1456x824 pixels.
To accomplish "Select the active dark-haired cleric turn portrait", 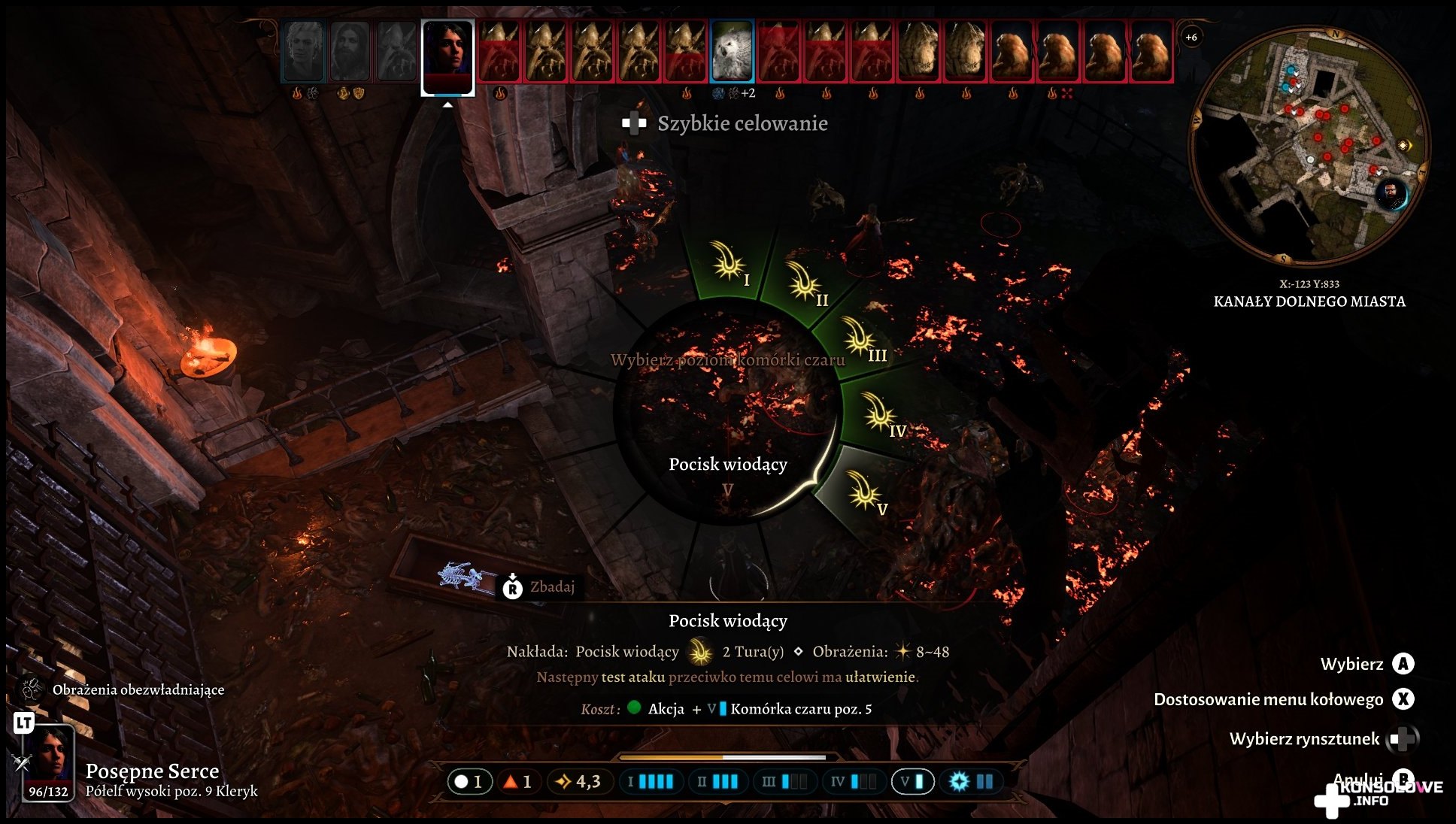I will click(447, 56).
